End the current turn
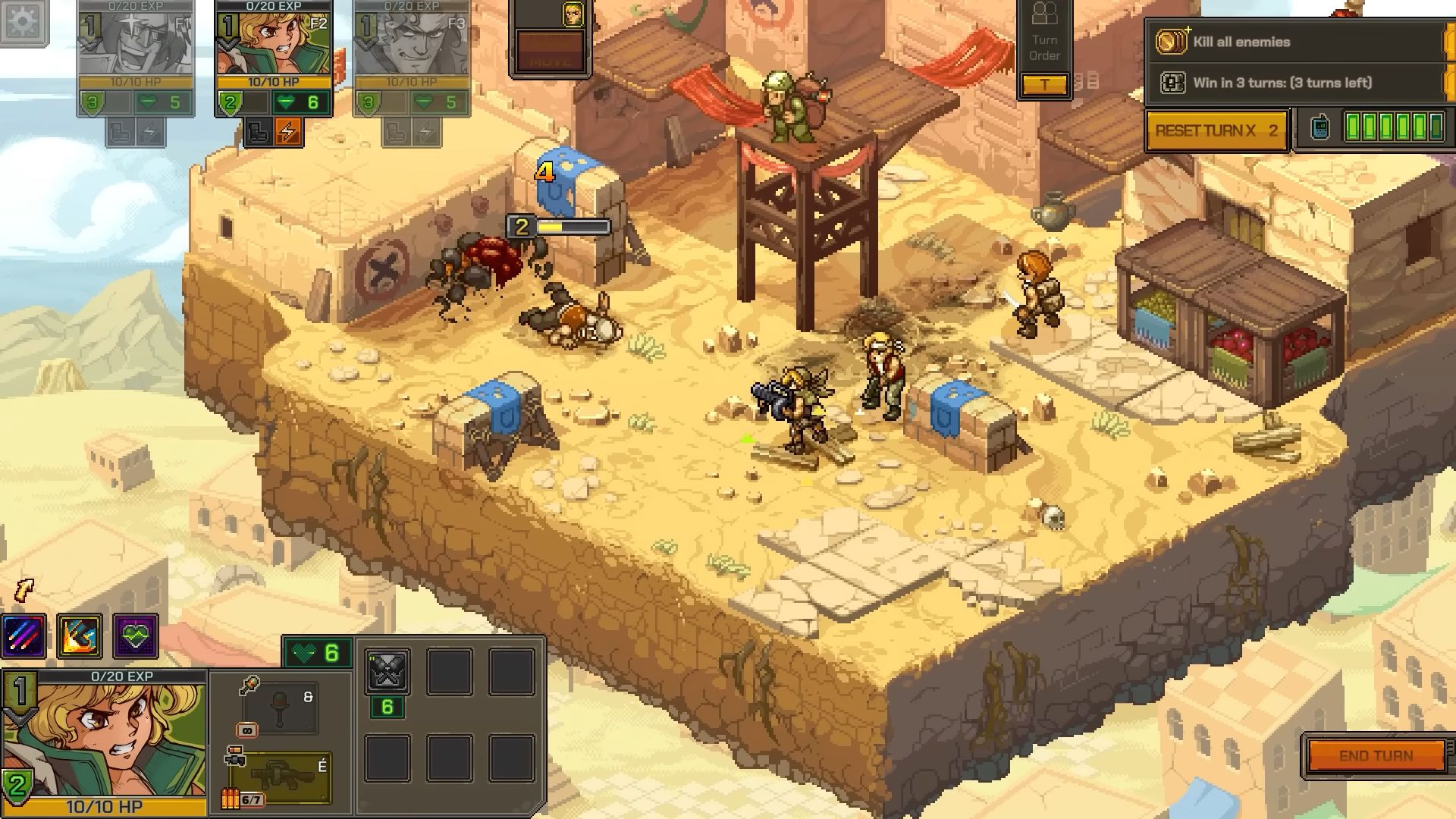 pyautogui.click(x=1376, y=755)
